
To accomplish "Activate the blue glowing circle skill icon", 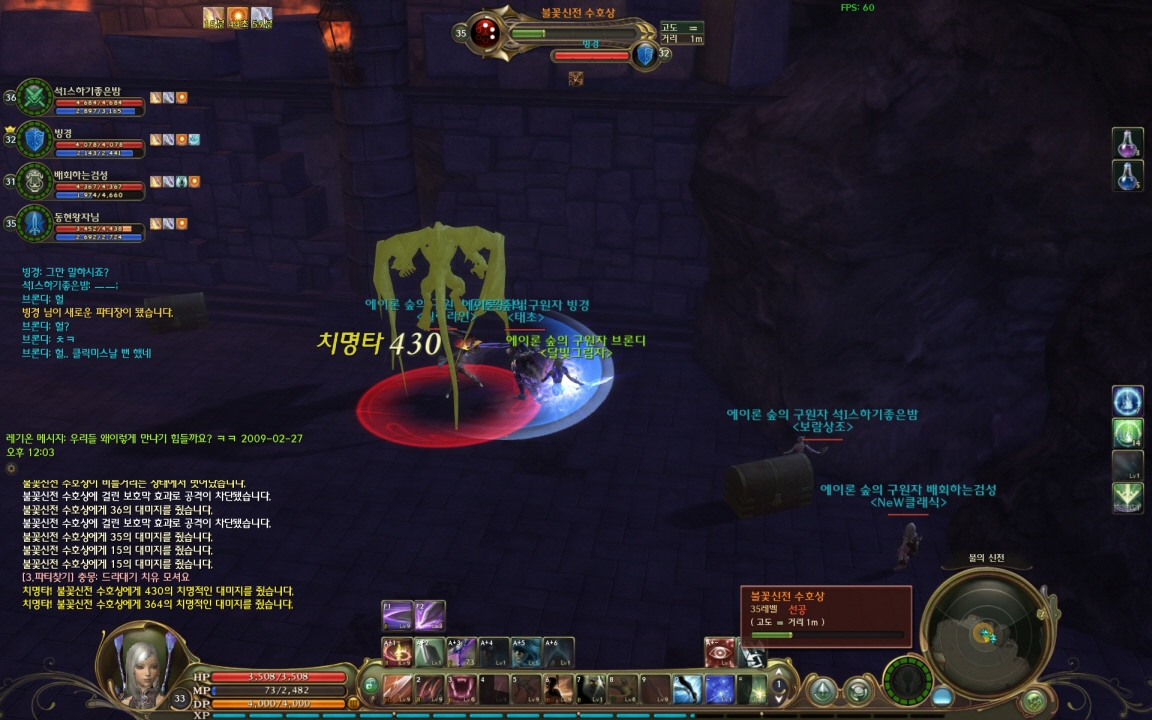I will coord(1128,401).
